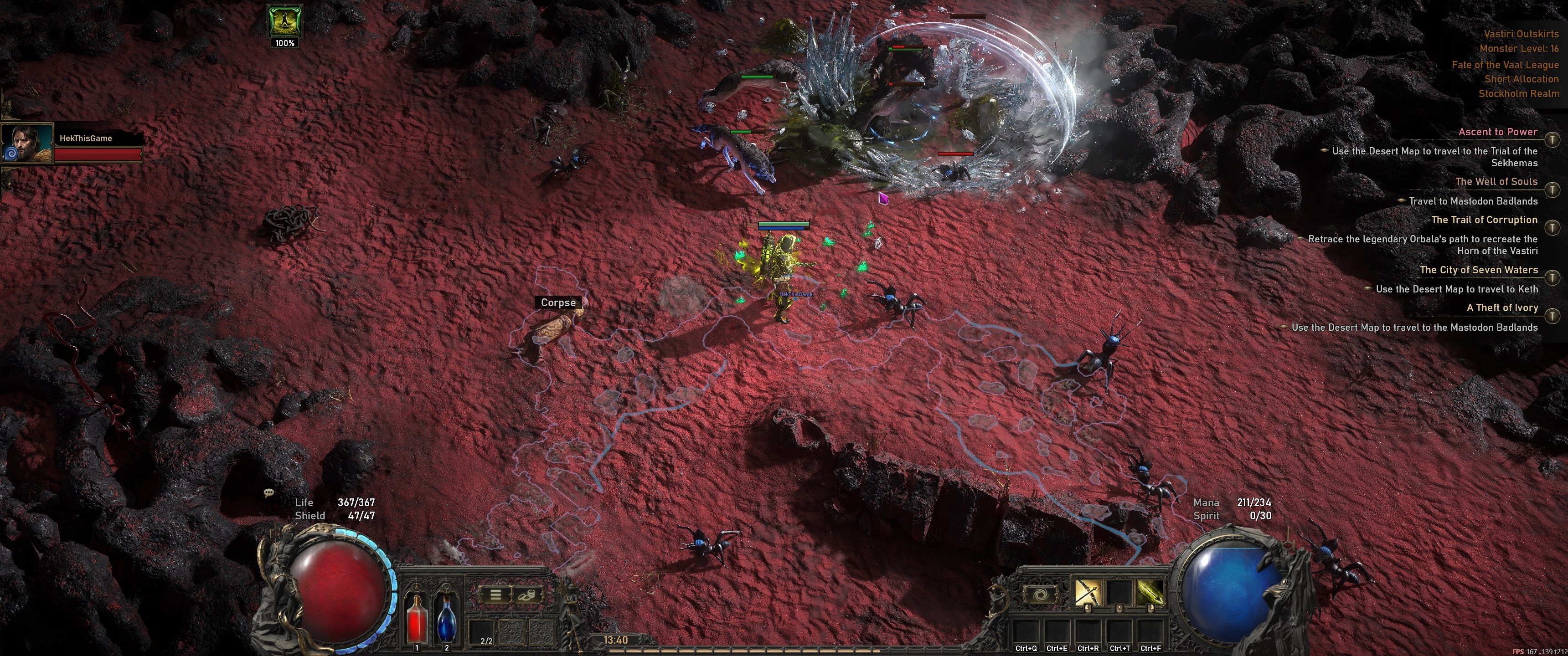Select The Trail of Corruption quest title
Screen dimensions: 1568x656
pyautogui.click(x=1483, y=220)
